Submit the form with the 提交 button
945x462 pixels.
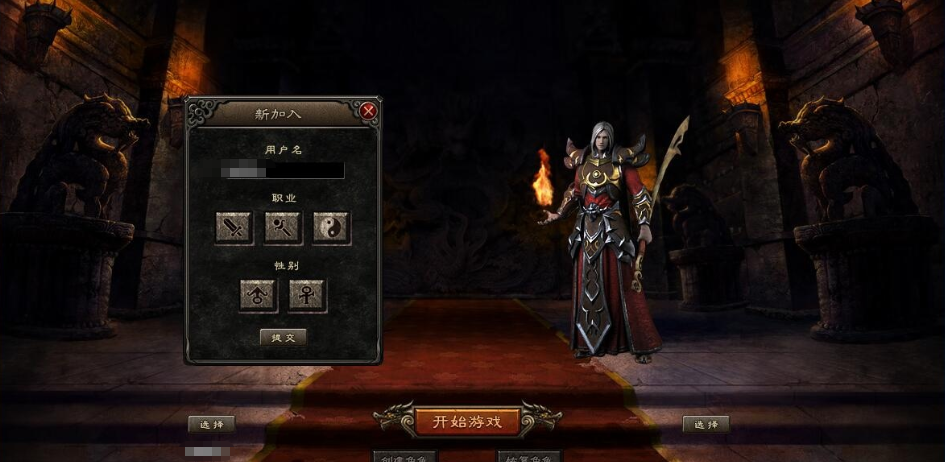(283, 338)
